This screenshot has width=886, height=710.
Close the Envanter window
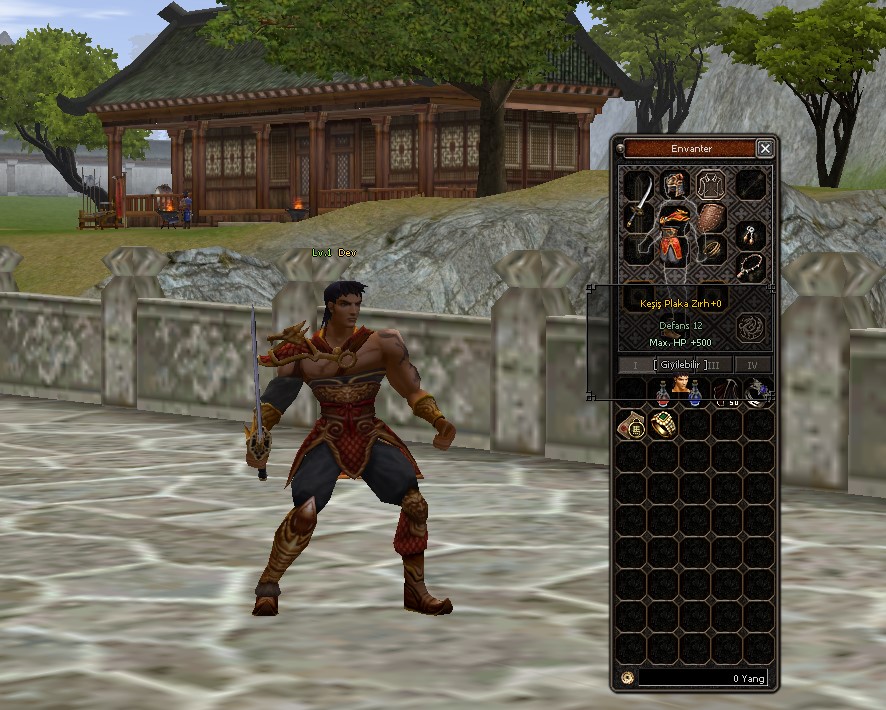coord(765,149)
